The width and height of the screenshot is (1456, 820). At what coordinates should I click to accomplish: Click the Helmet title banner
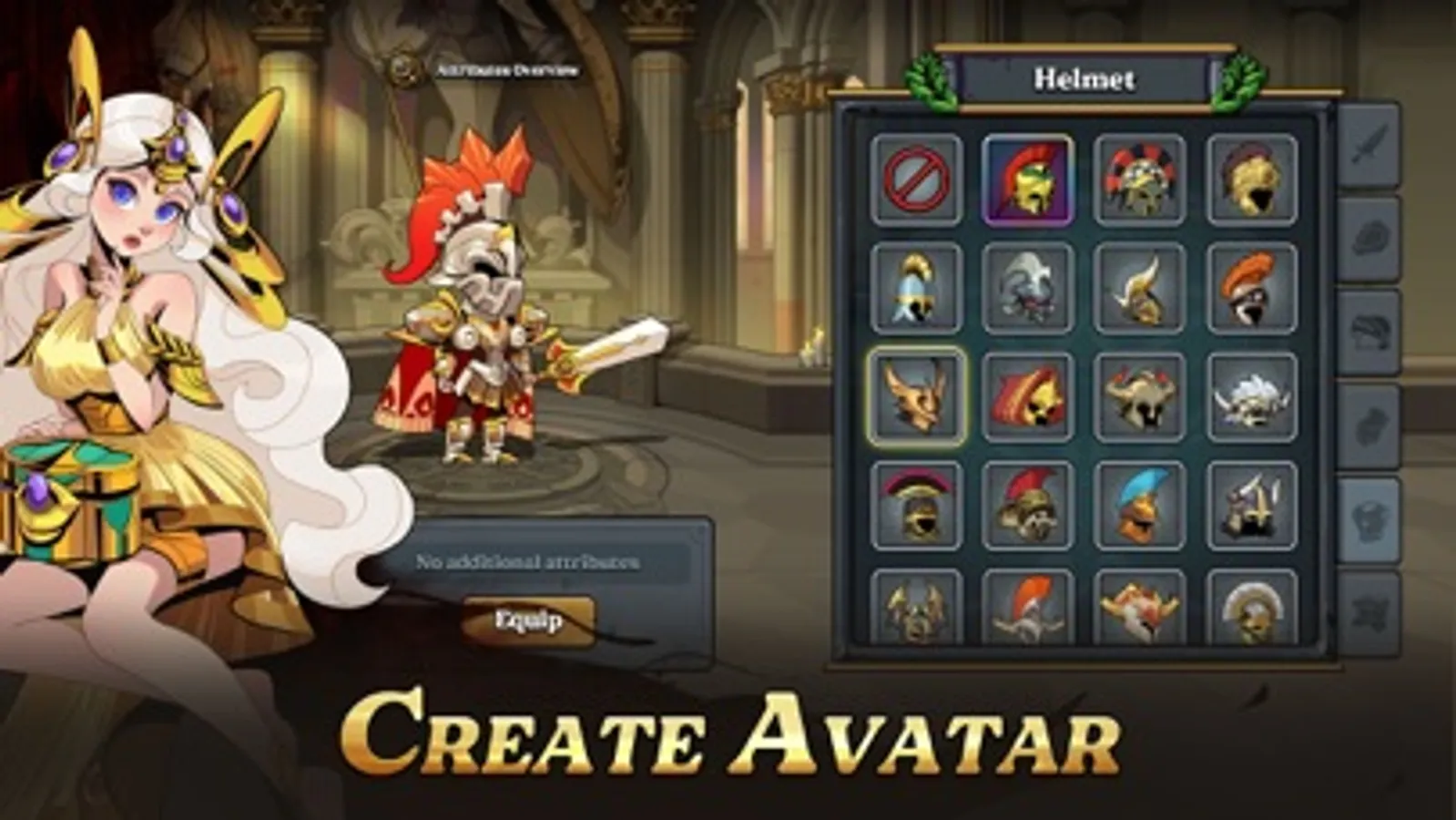[x=1084, y=78]
